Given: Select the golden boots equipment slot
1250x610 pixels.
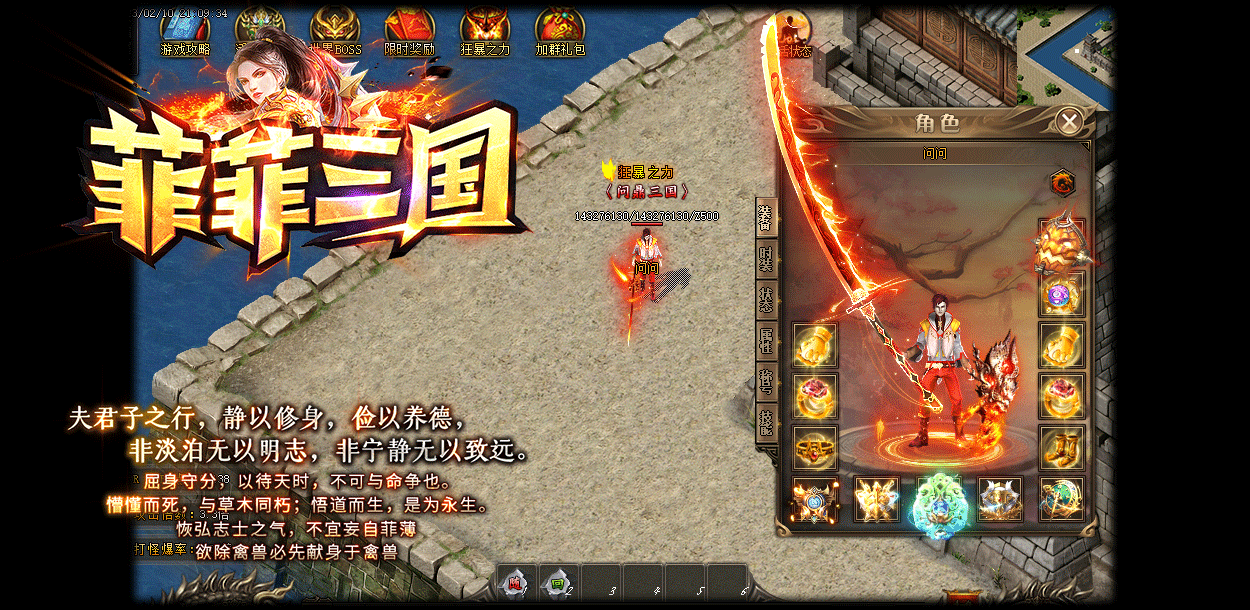Looking at the screenshot, I should click(1061, 446).
